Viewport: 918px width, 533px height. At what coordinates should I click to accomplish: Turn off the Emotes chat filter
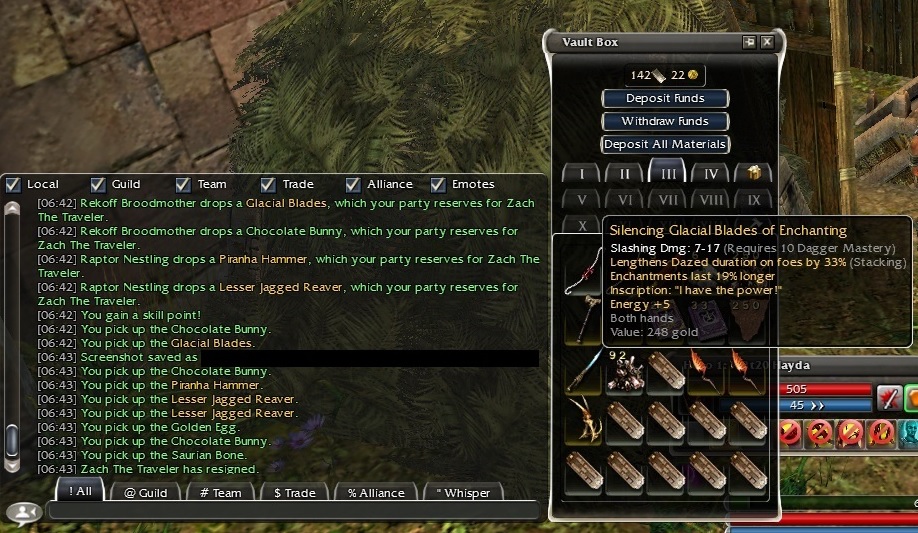(x=438, y=184)
